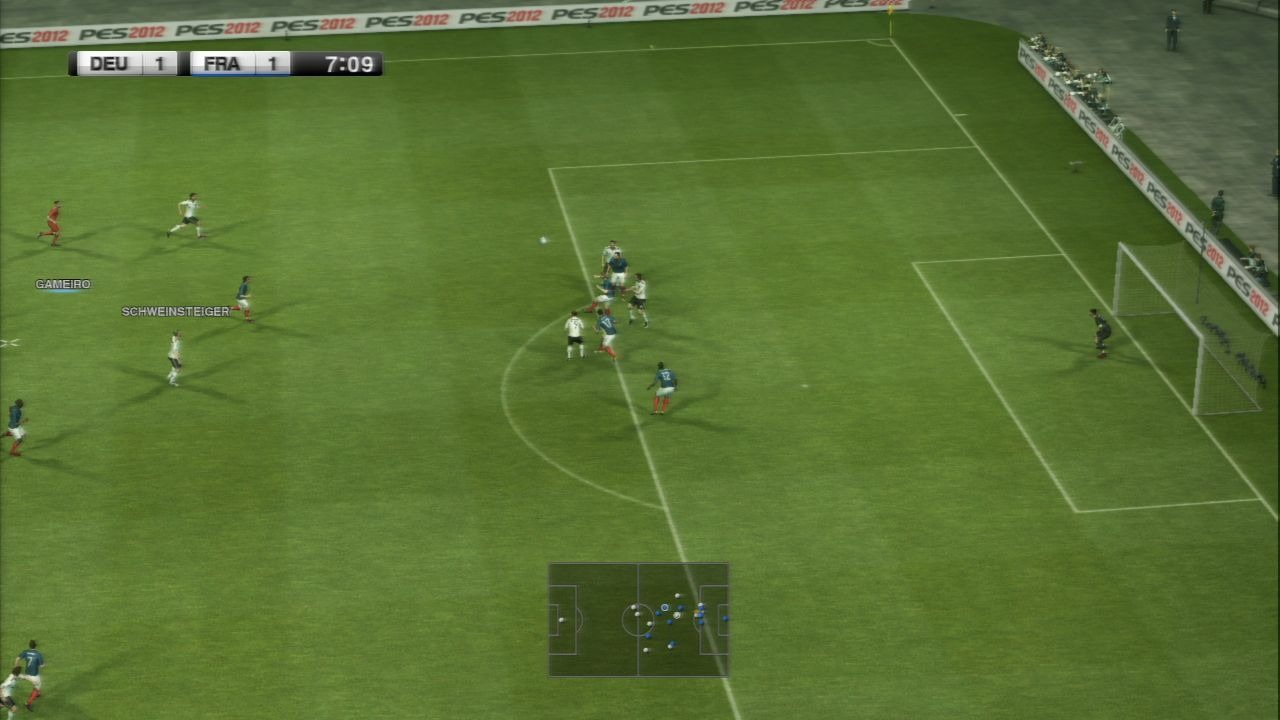The height and width of the screenshot is (720, 1280).
Task: Click the right goal box on the minimap
Action: [x=721, y=620]
